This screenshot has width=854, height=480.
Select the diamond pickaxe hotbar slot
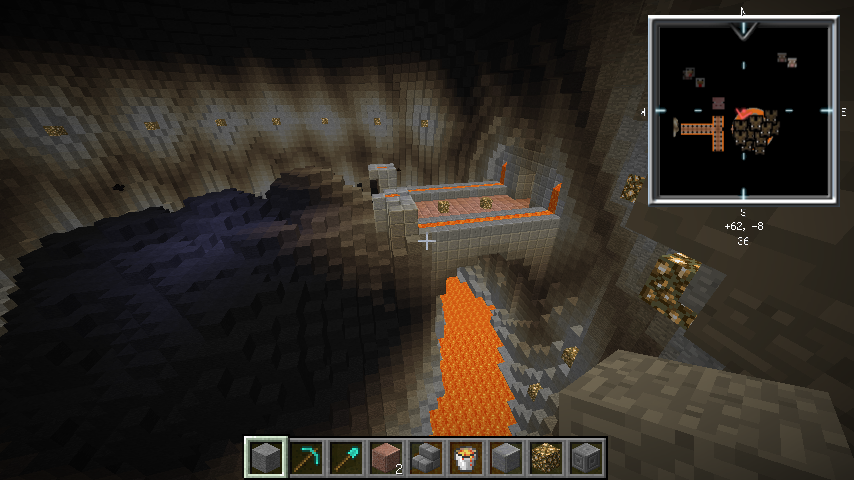306,458
